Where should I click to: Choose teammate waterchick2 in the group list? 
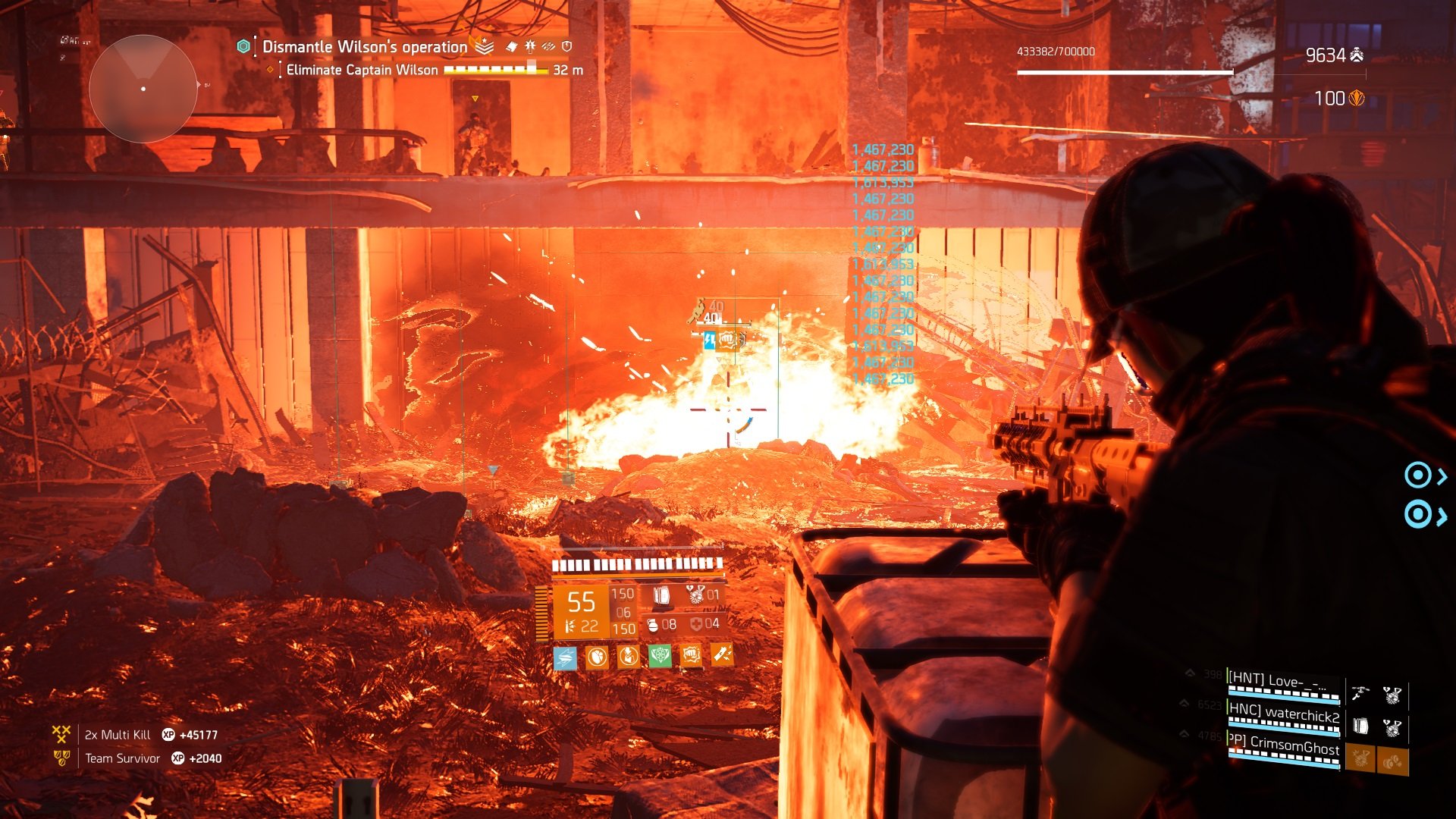pyautogui.click(x=1283, y=716)
